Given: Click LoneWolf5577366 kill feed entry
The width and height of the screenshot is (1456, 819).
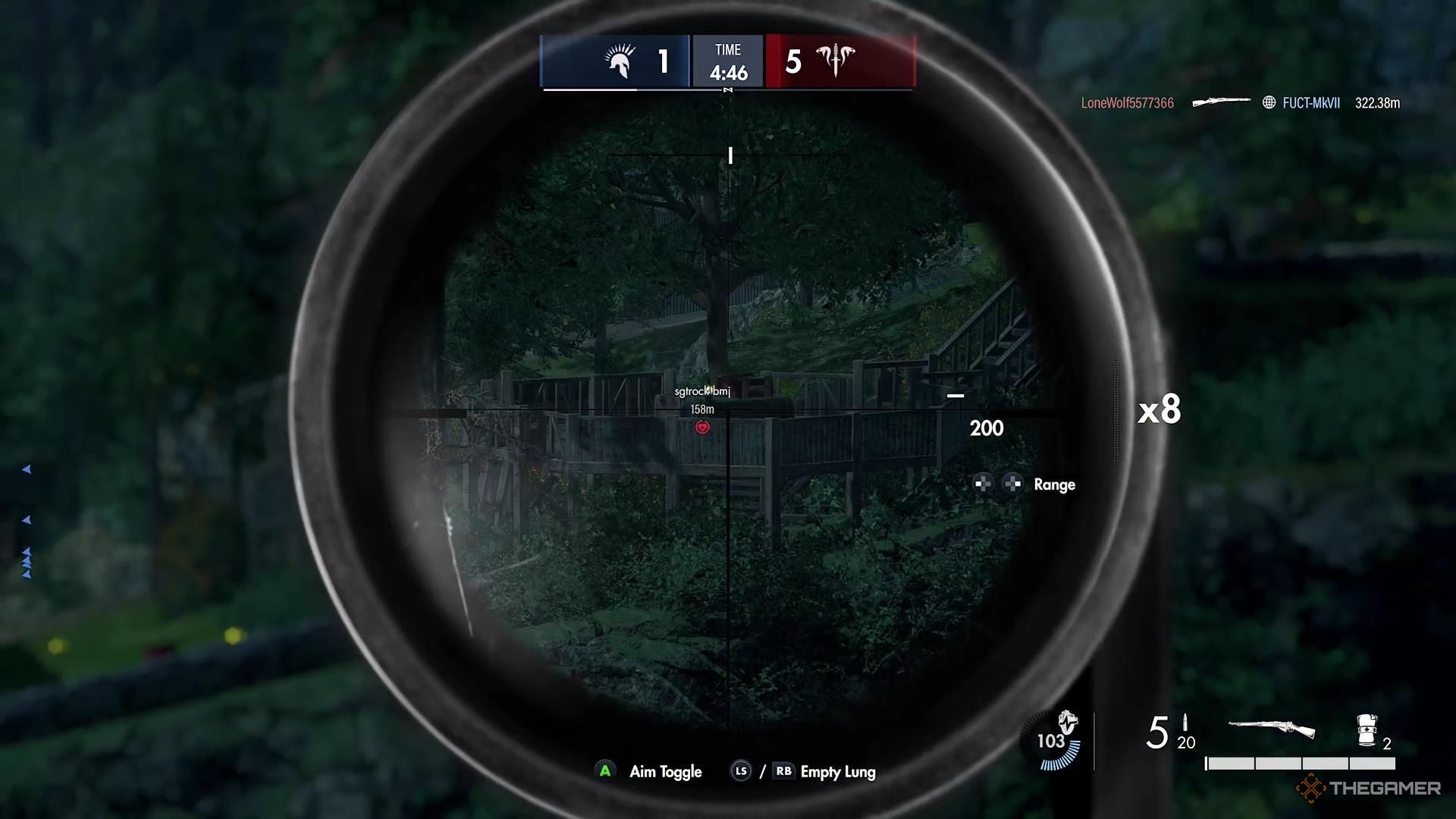Looking at the screenshot, I should point(1127,103).
